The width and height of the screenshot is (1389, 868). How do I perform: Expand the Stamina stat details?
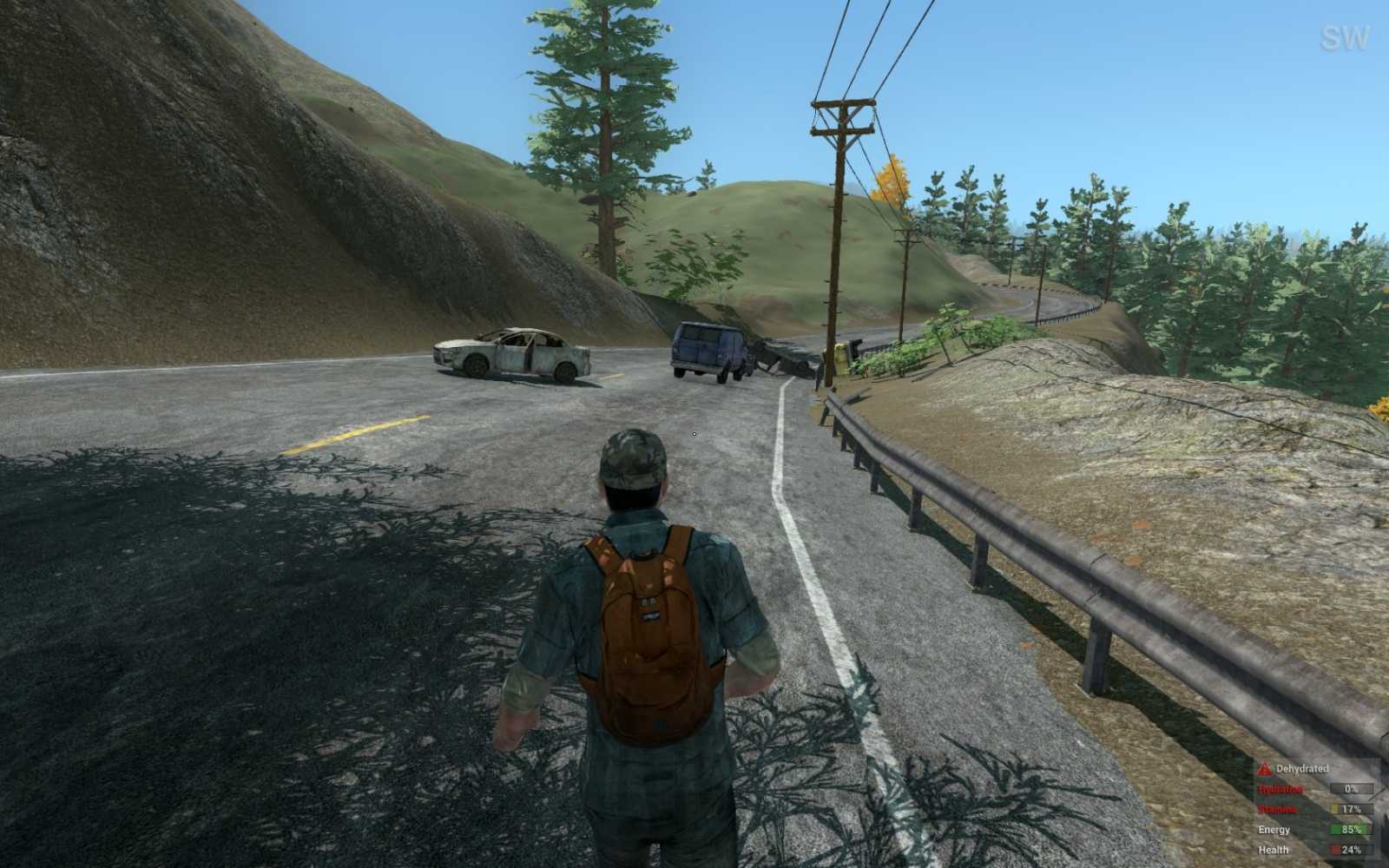pyautogui.click(x=1351, y=808)
